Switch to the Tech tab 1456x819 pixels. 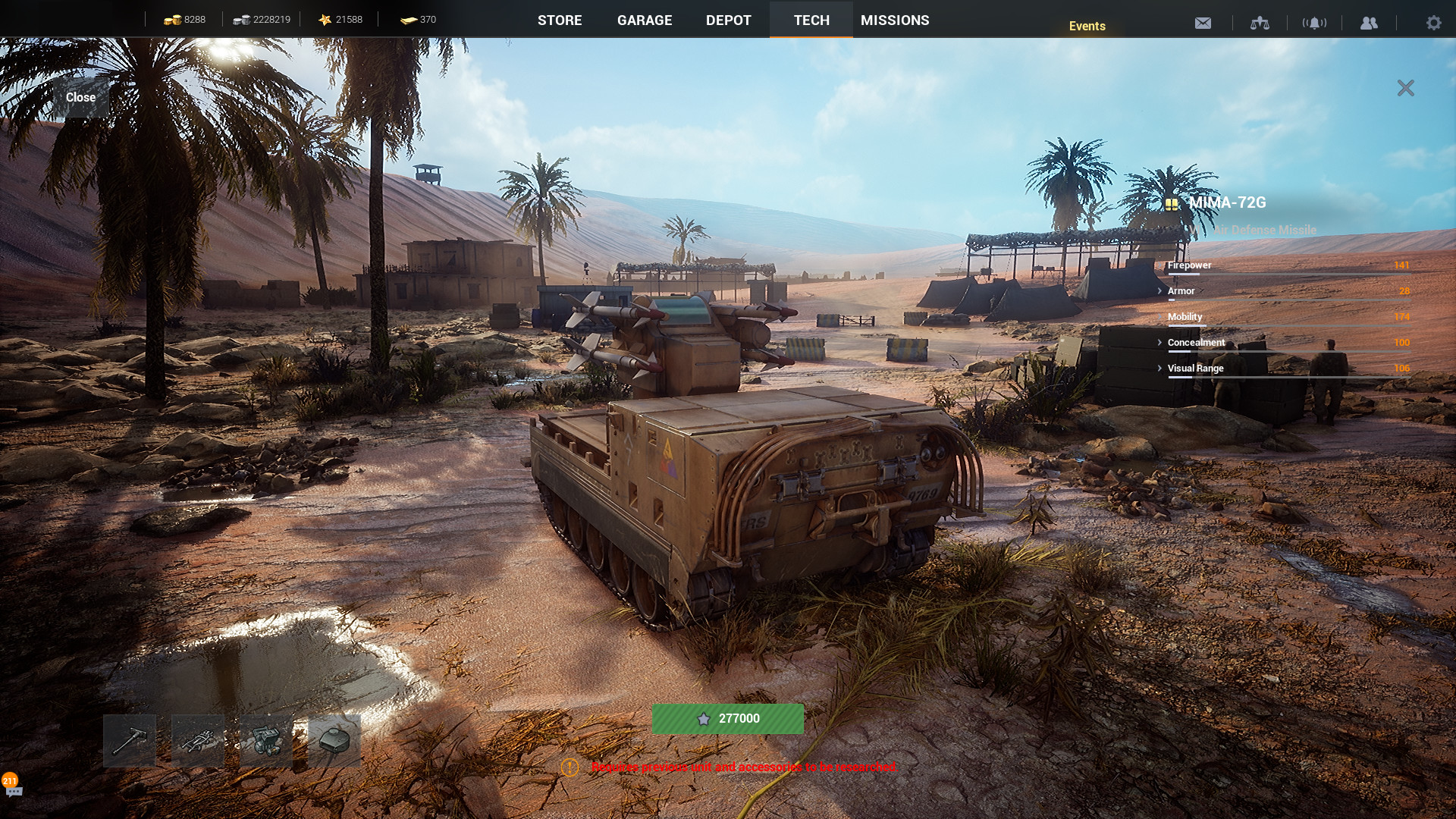(811, 20)
